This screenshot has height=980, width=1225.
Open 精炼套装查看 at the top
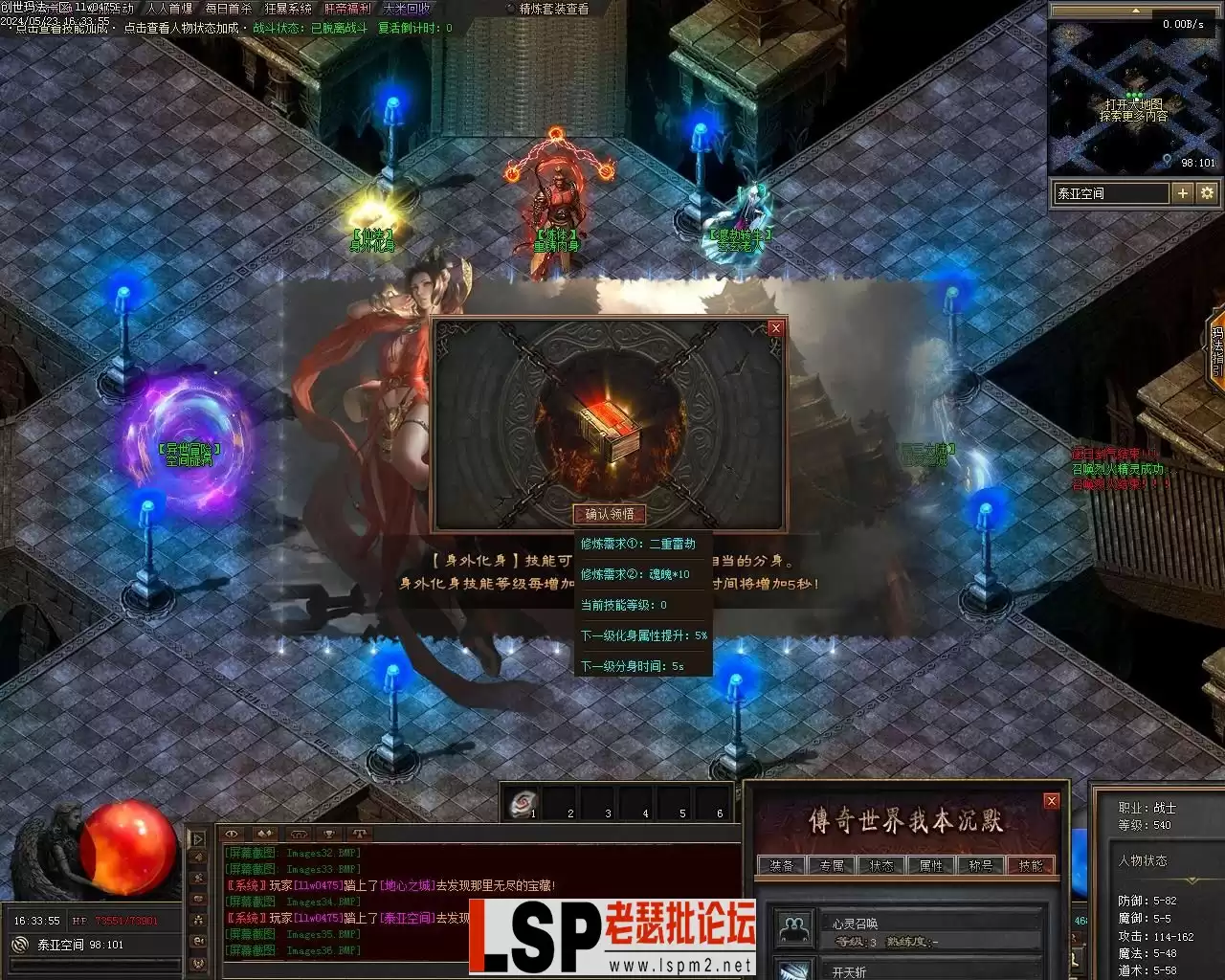point(553,9)
